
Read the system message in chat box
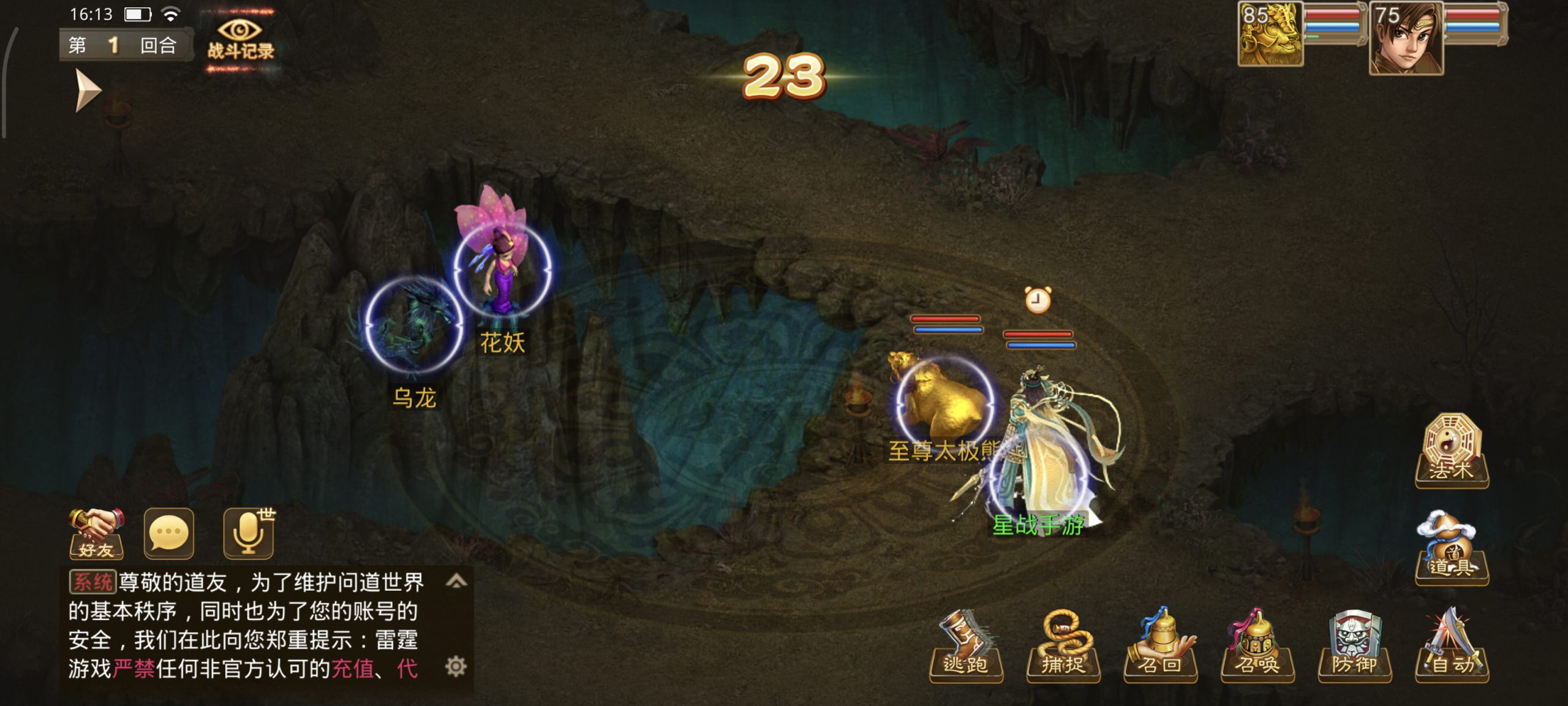(245, 625)
